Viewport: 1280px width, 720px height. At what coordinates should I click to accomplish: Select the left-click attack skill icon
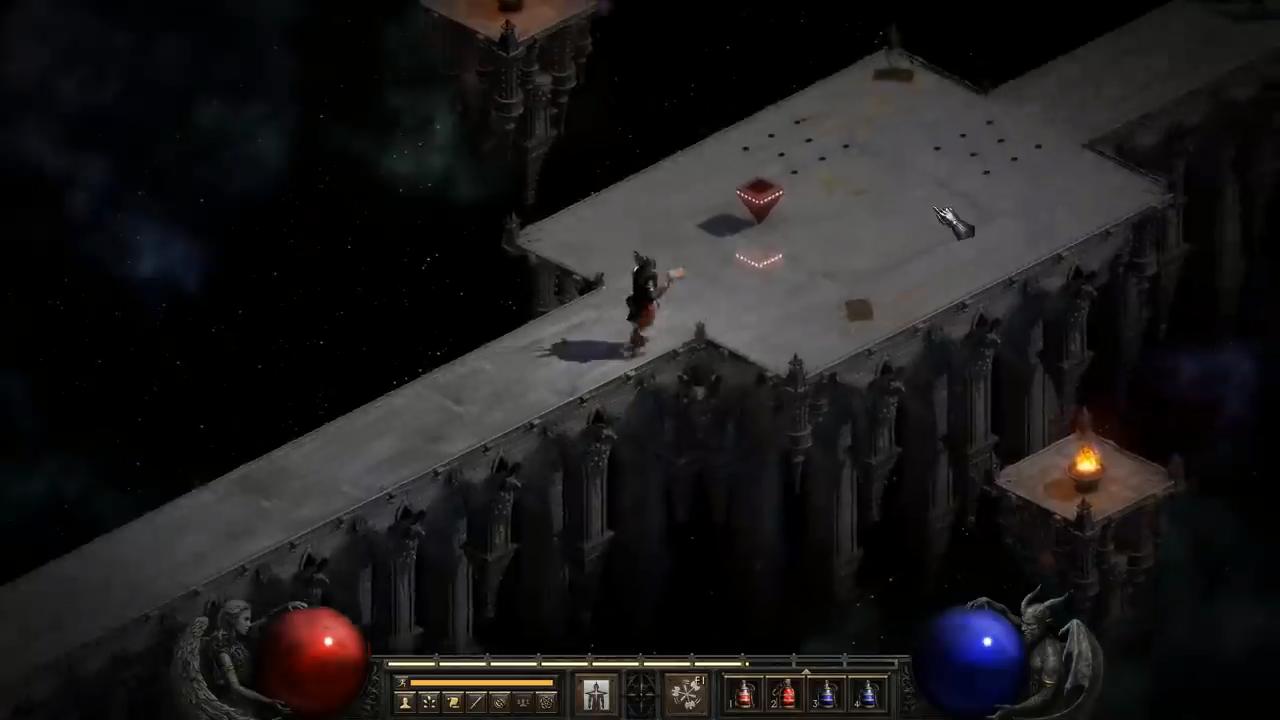[596, 694]
